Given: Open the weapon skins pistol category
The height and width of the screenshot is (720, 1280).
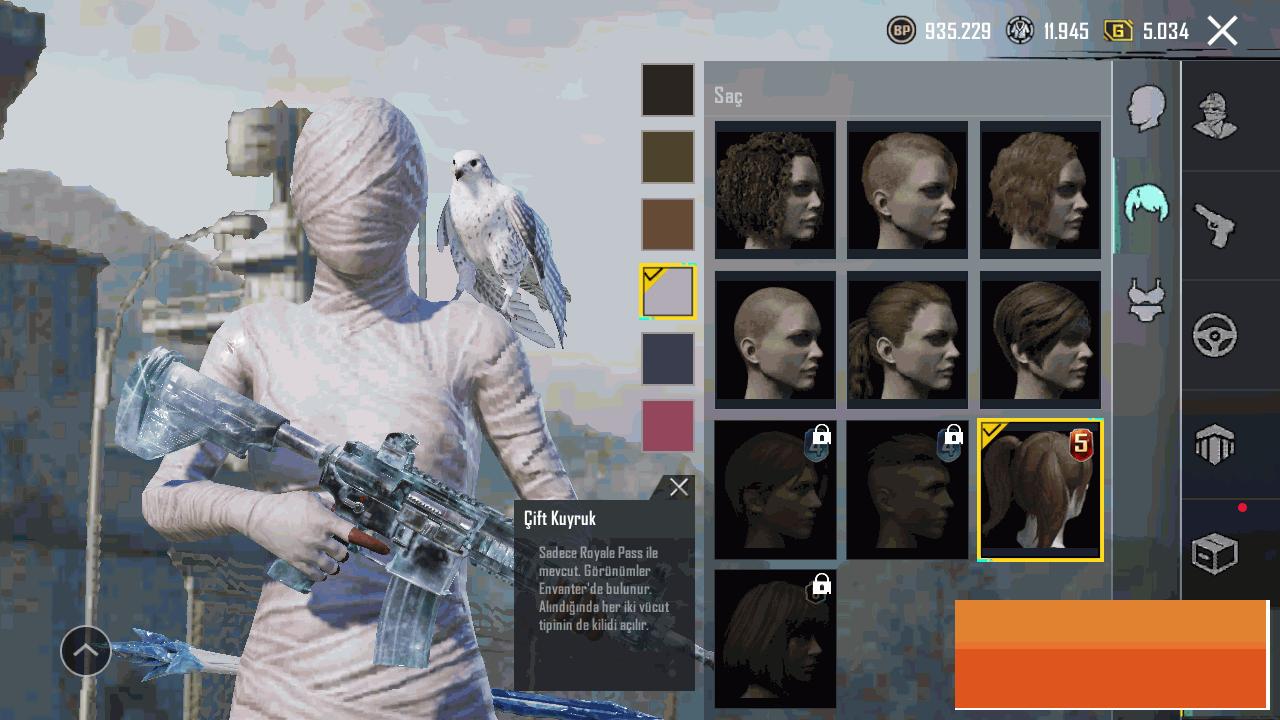Looking at the screenshot, I should [x=1215, y=225].
